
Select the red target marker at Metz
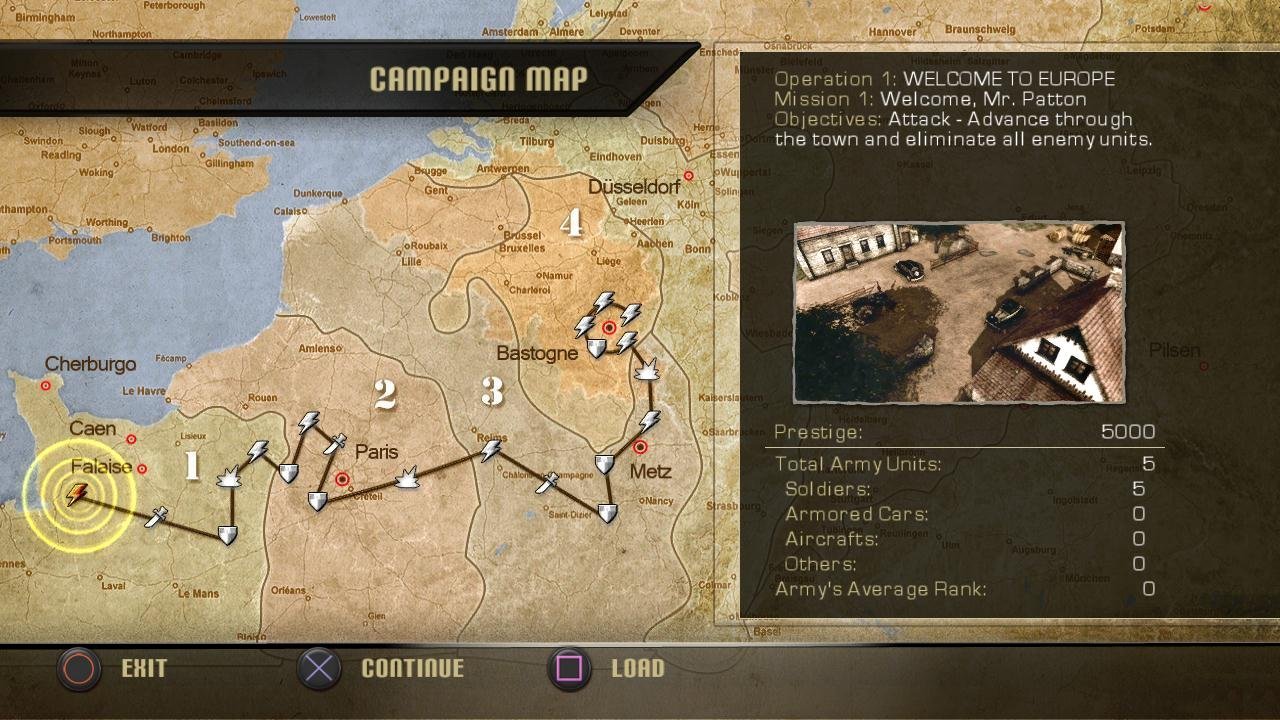(x=640, y=447)
